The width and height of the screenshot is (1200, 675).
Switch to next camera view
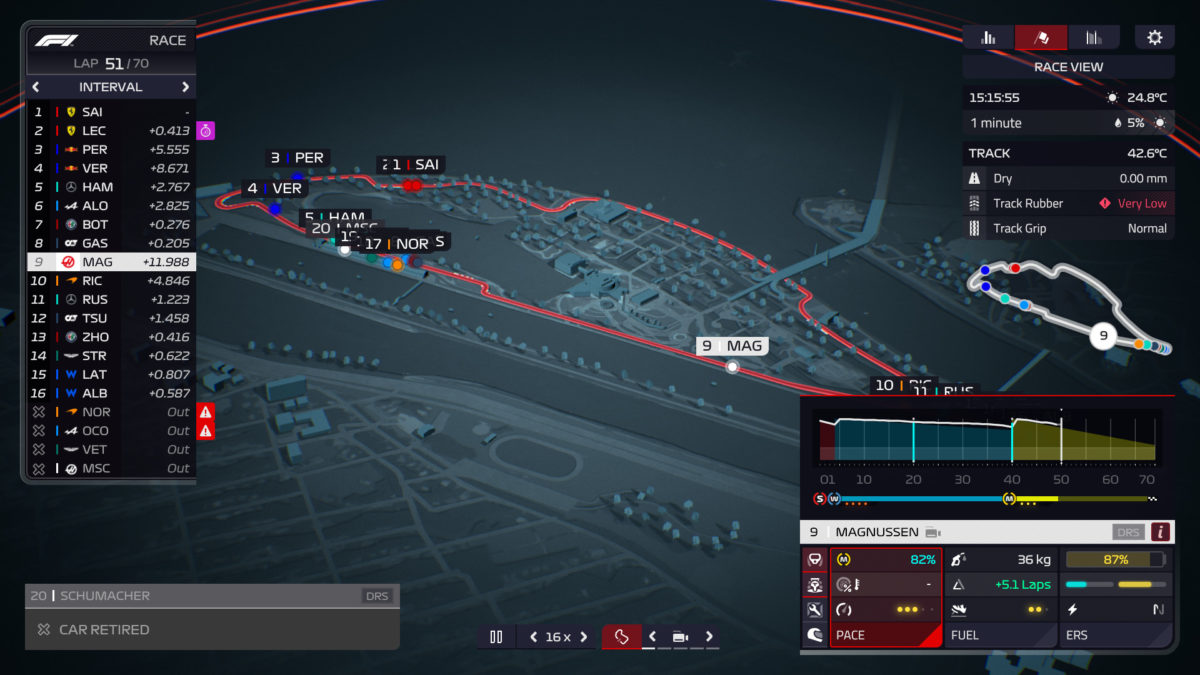(x=709, y=637)
